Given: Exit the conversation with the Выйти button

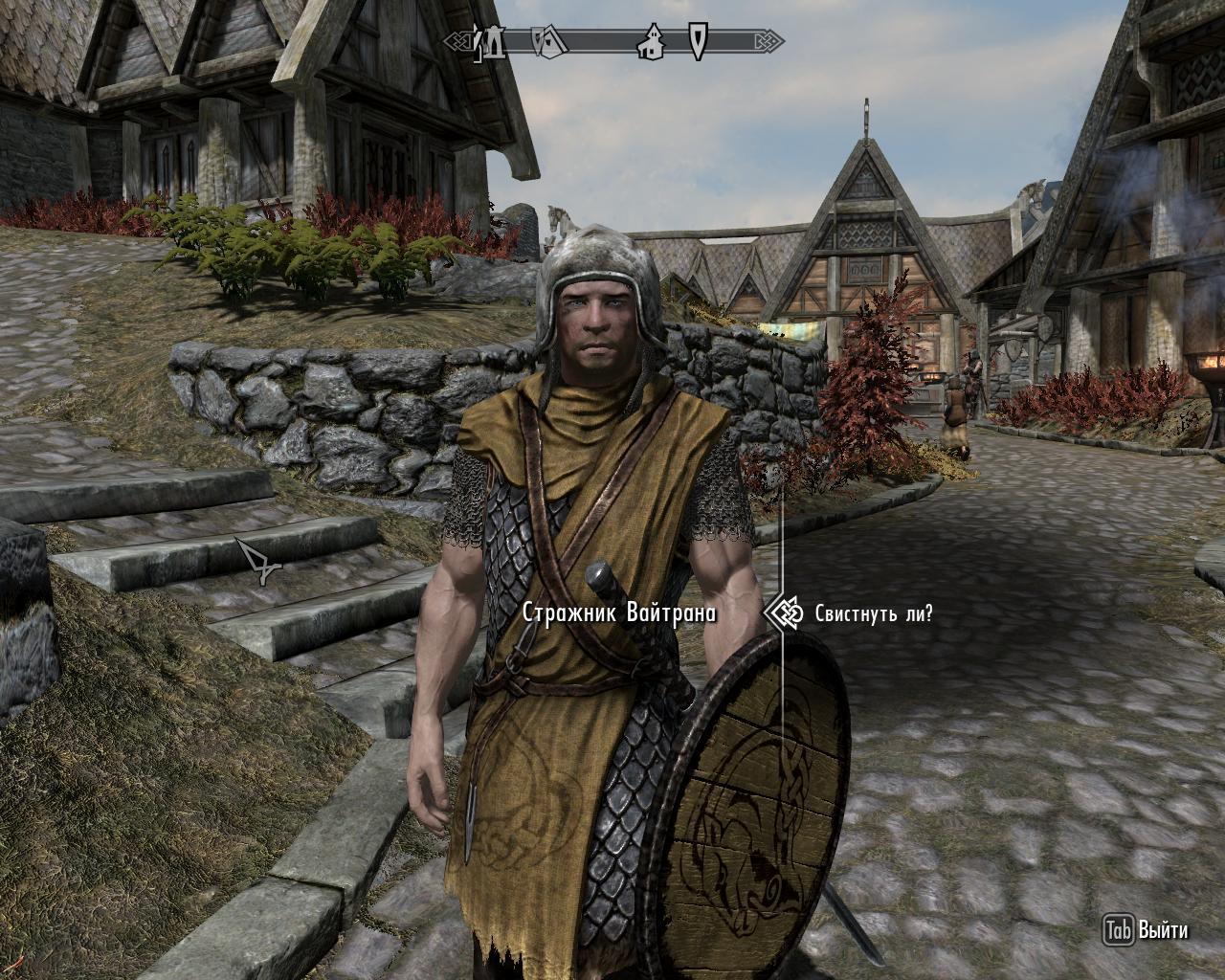Looking at the screenshot, I should tap(1147, 929).
